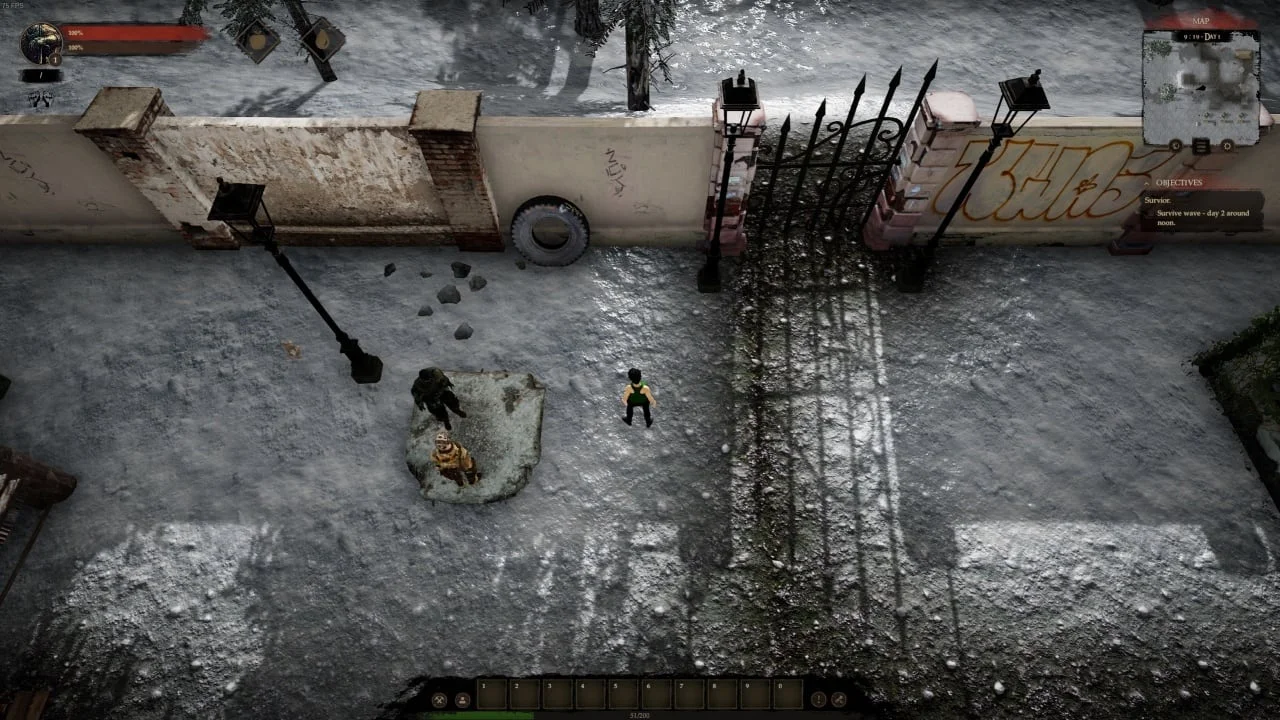The width and height of the screenshot is (1280, 720).
Task: Click the circular arrow icon below minimap
Action: pyautogui.click(x=1176, y=146)
